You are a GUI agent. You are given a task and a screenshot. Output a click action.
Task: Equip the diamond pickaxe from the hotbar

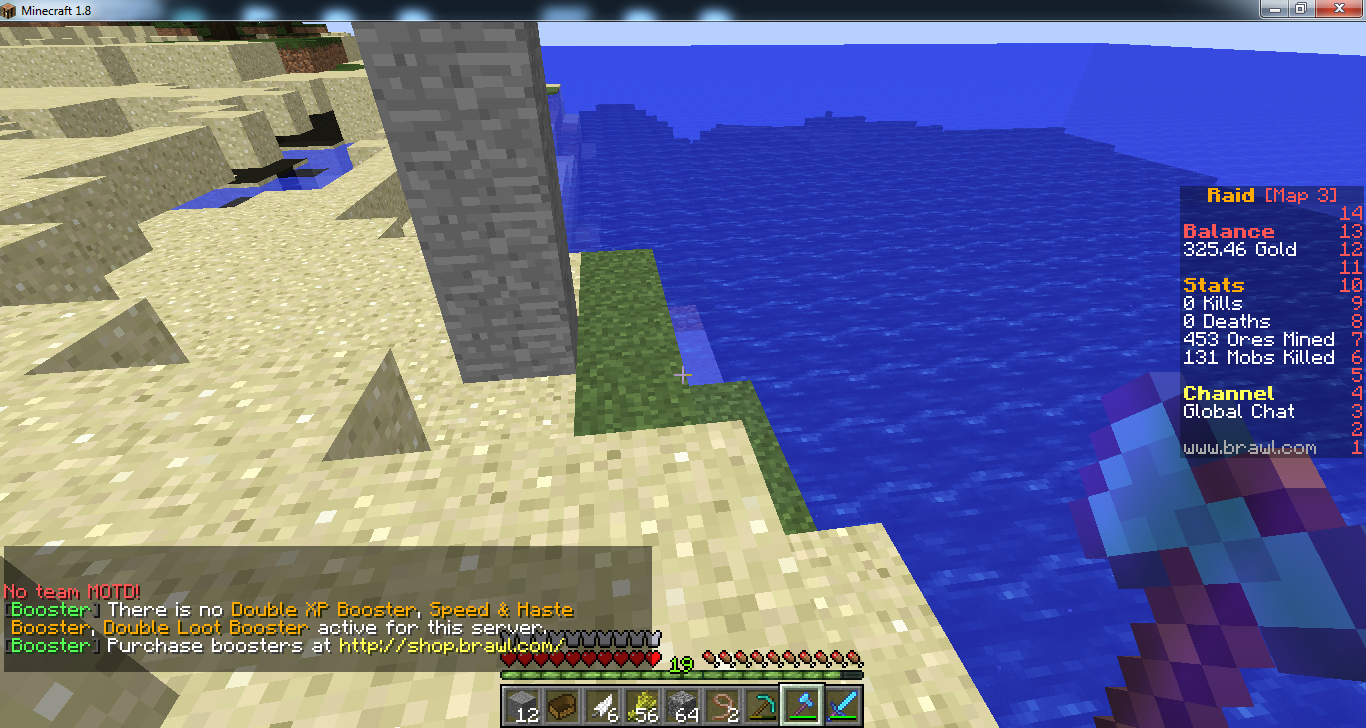tap(762, 704)
